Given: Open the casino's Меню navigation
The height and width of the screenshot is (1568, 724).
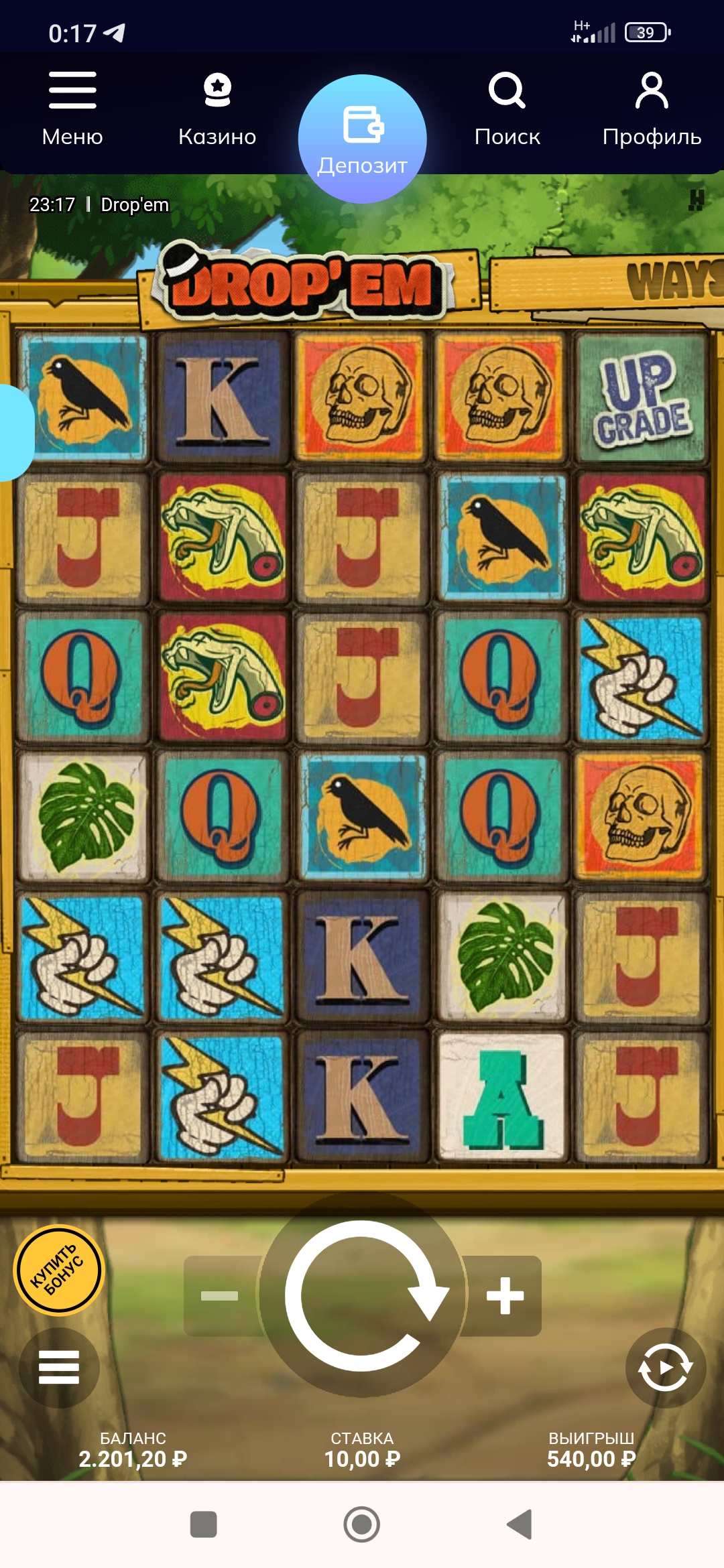Looking at the screenshot, I should (72, 109).
